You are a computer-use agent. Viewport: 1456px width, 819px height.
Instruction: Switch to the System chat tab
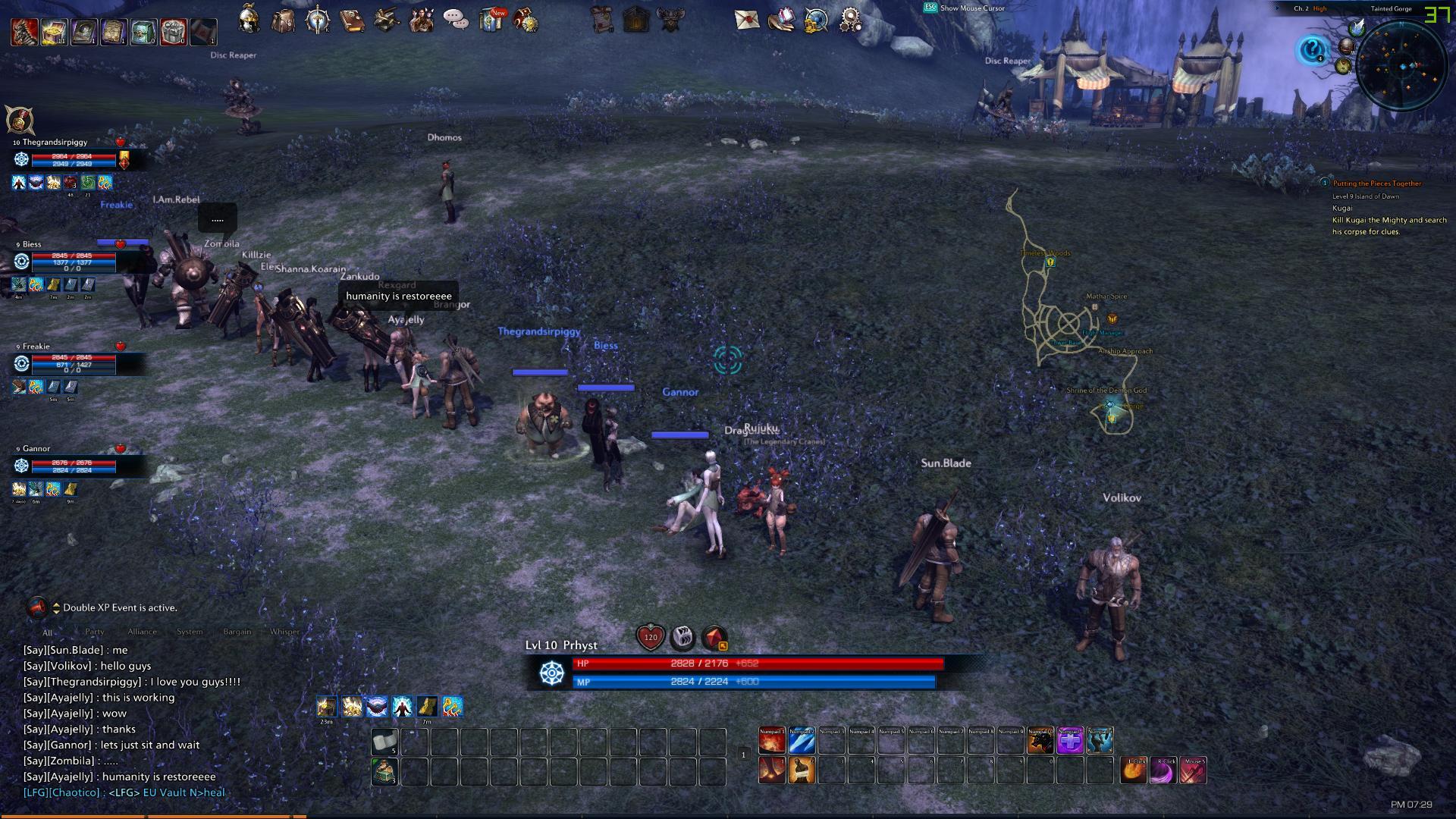pyautogui.click(x=190, y=631)
